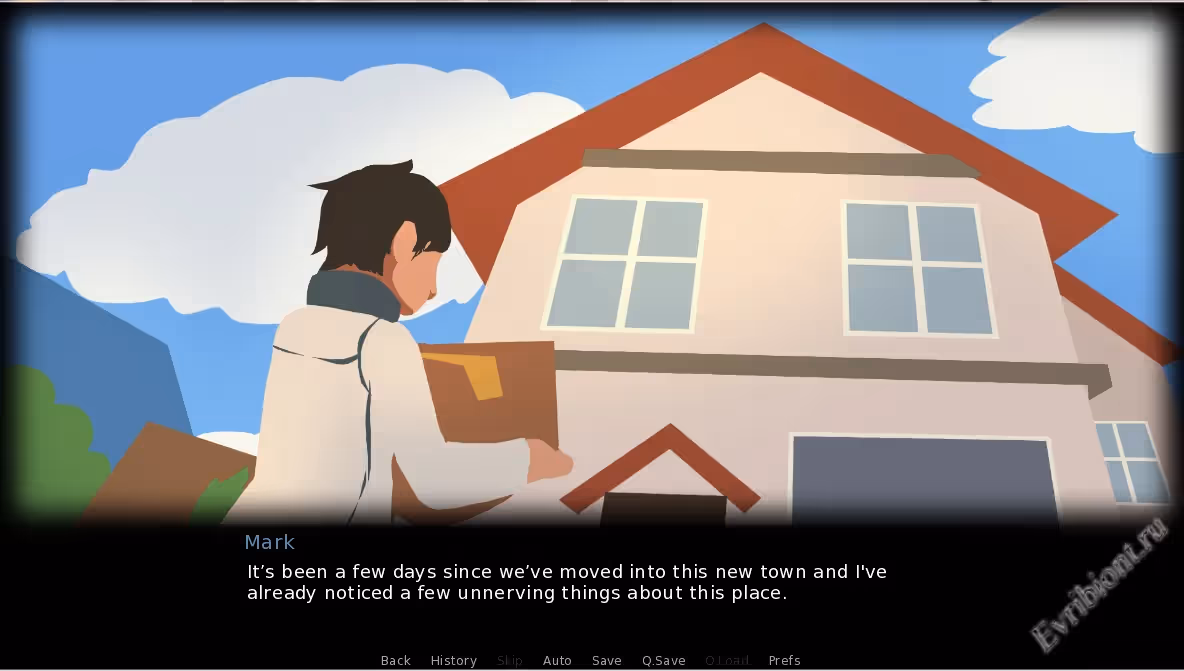This screenshot has height=671, width=1184.
Task: Enable Auto text advance
Action: pyautogui.click(x=557, y=660)
